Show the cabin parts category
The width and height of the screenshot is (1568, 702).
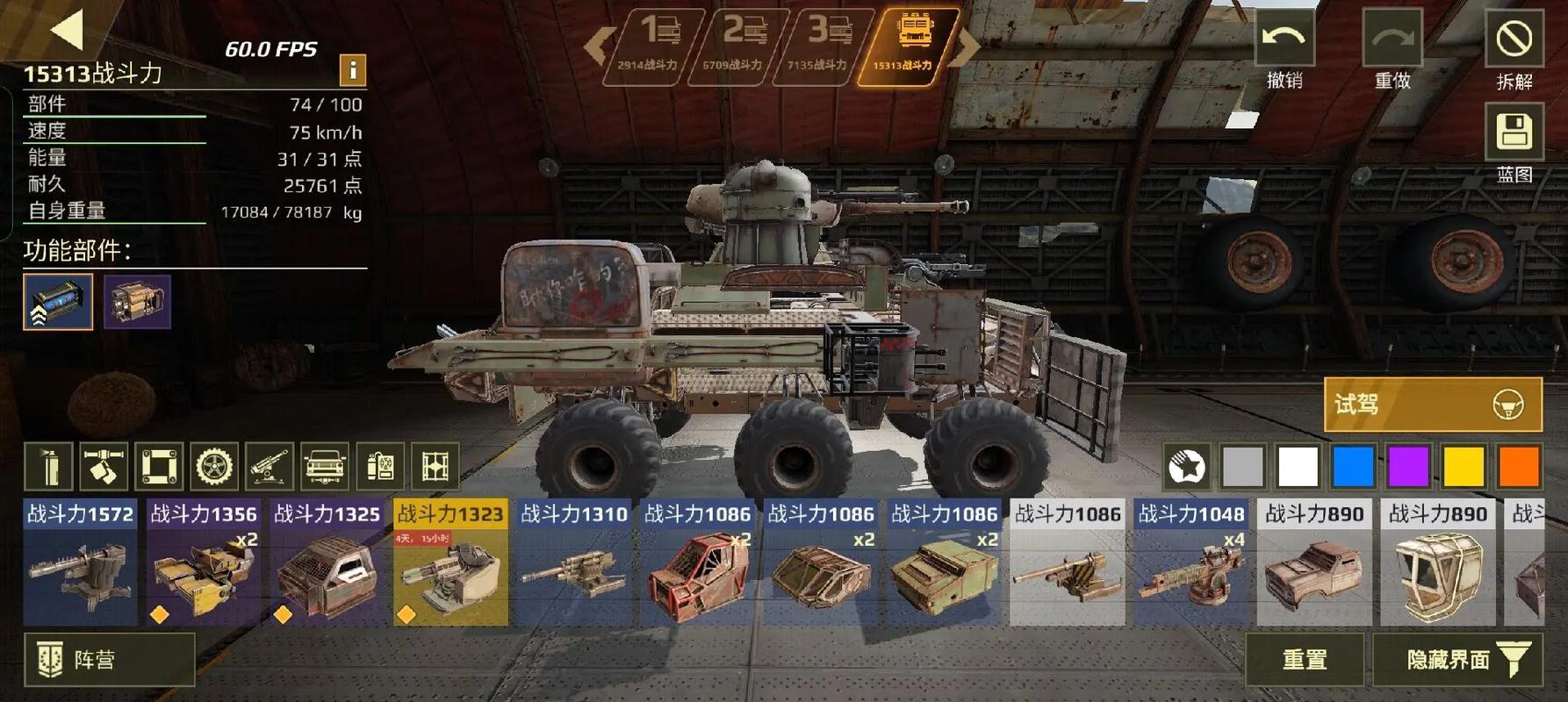coord(325,466)
